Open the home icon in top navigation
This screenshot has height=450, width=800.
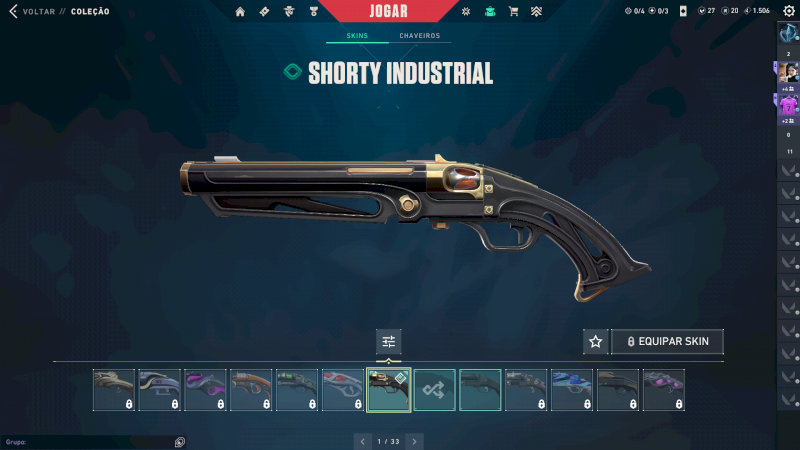tap(240, 12)
